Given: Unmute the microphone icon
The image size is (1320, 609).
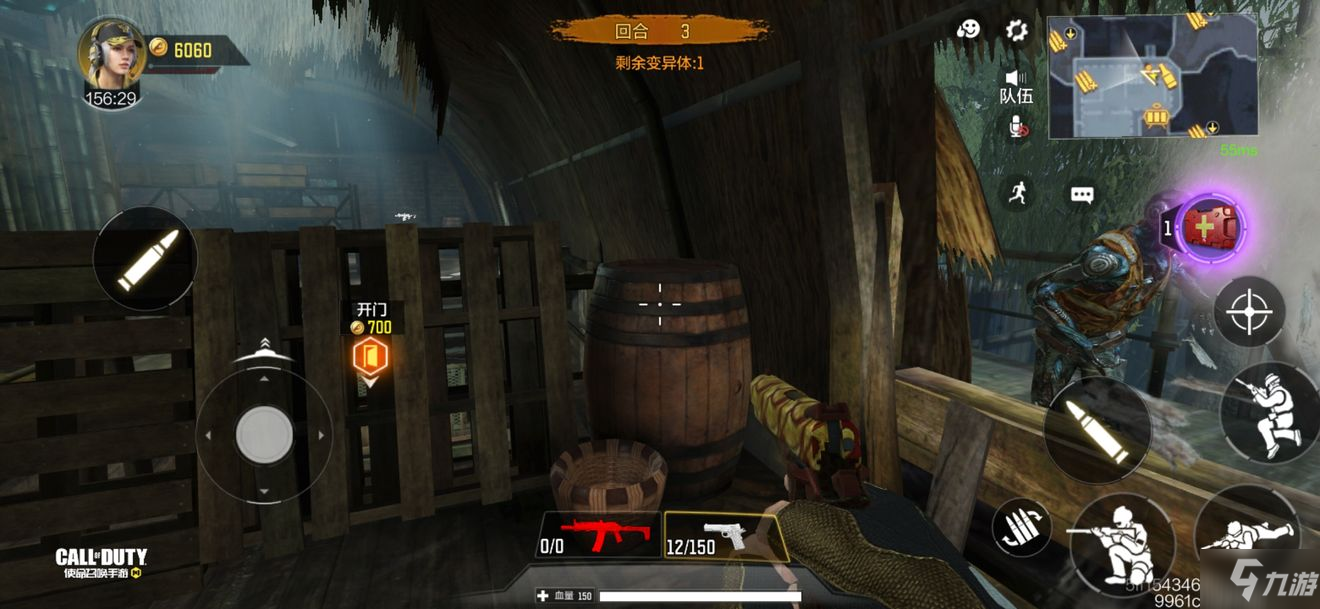Looking at the screenshot, I should coord(1017,127).
